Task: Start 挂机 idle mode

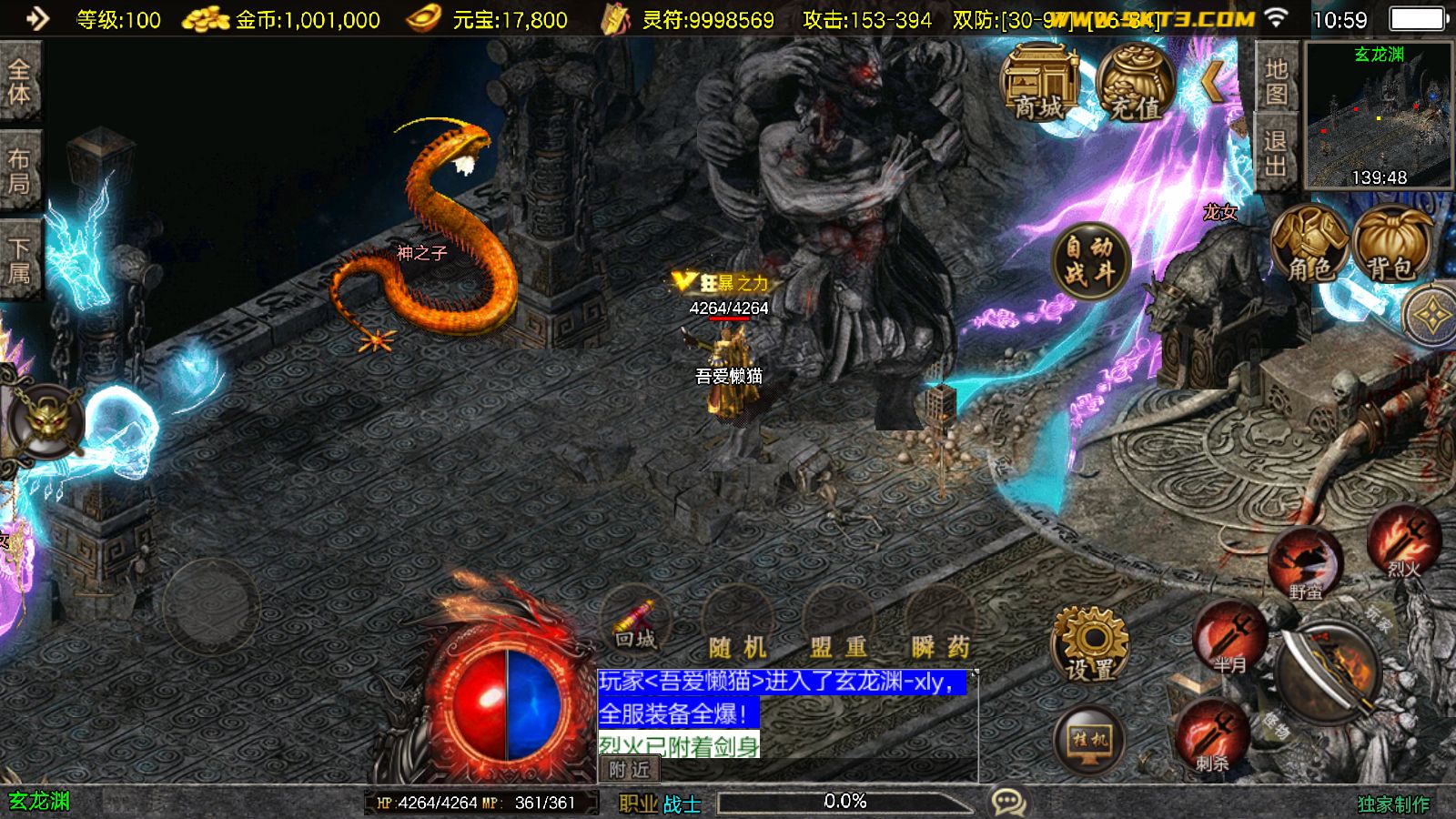Action: tap(1089, 740)
